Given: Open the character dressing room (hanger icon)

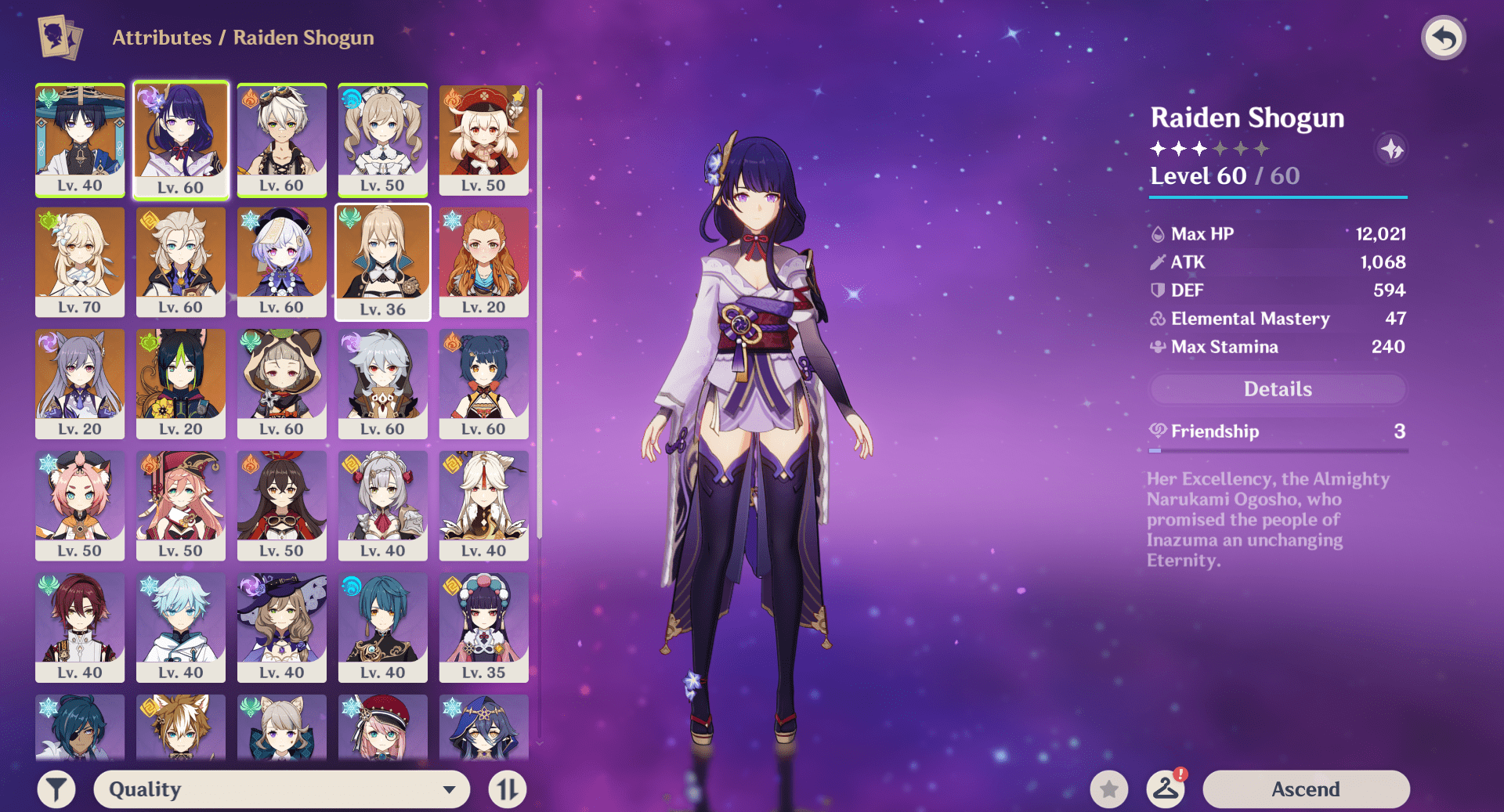Looking at the screenshot, I should [x=1165, y=789].
